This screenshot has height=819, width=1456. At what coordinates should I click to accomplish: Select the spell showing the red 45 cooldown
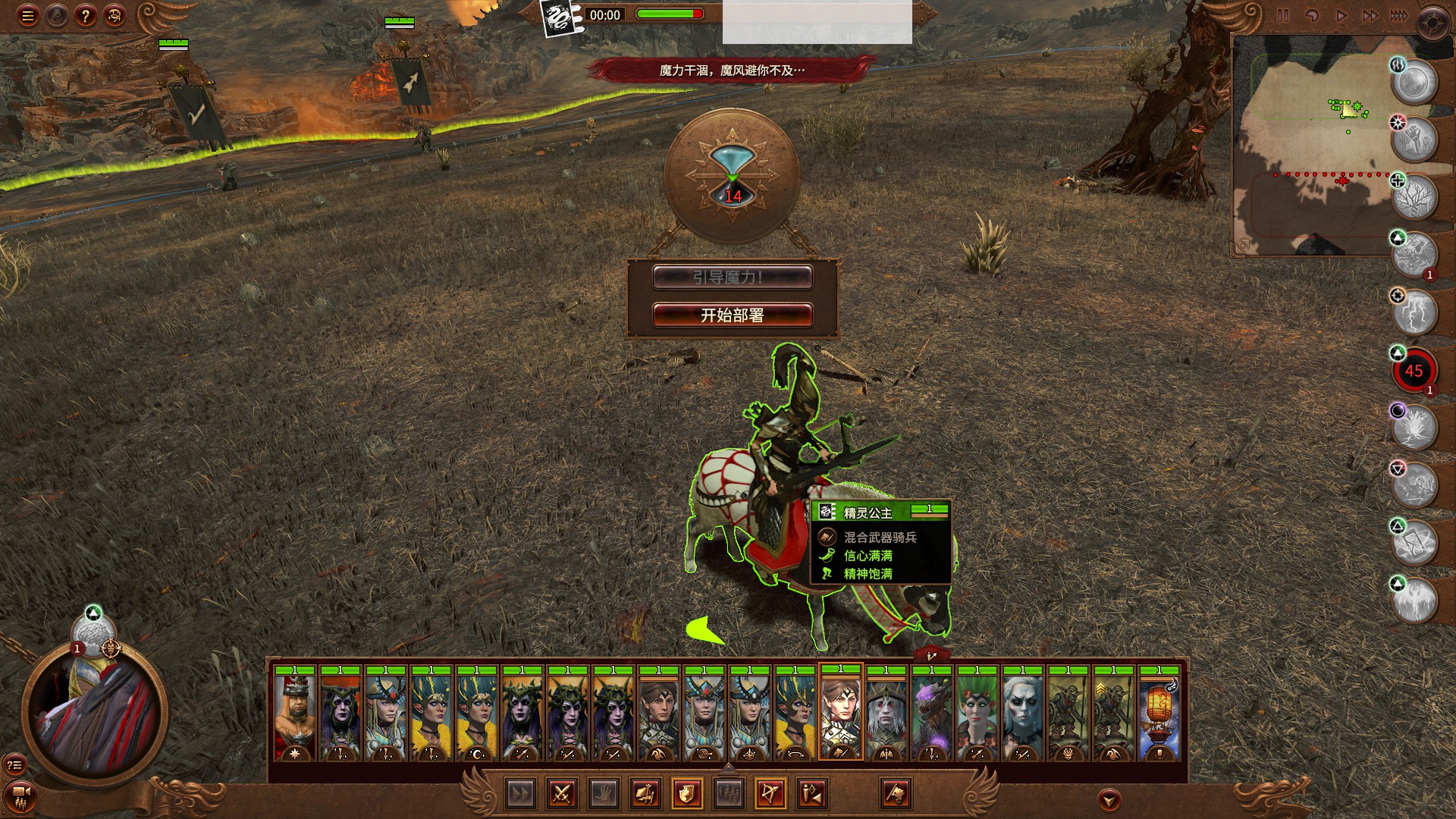[x=1414, y=371]
